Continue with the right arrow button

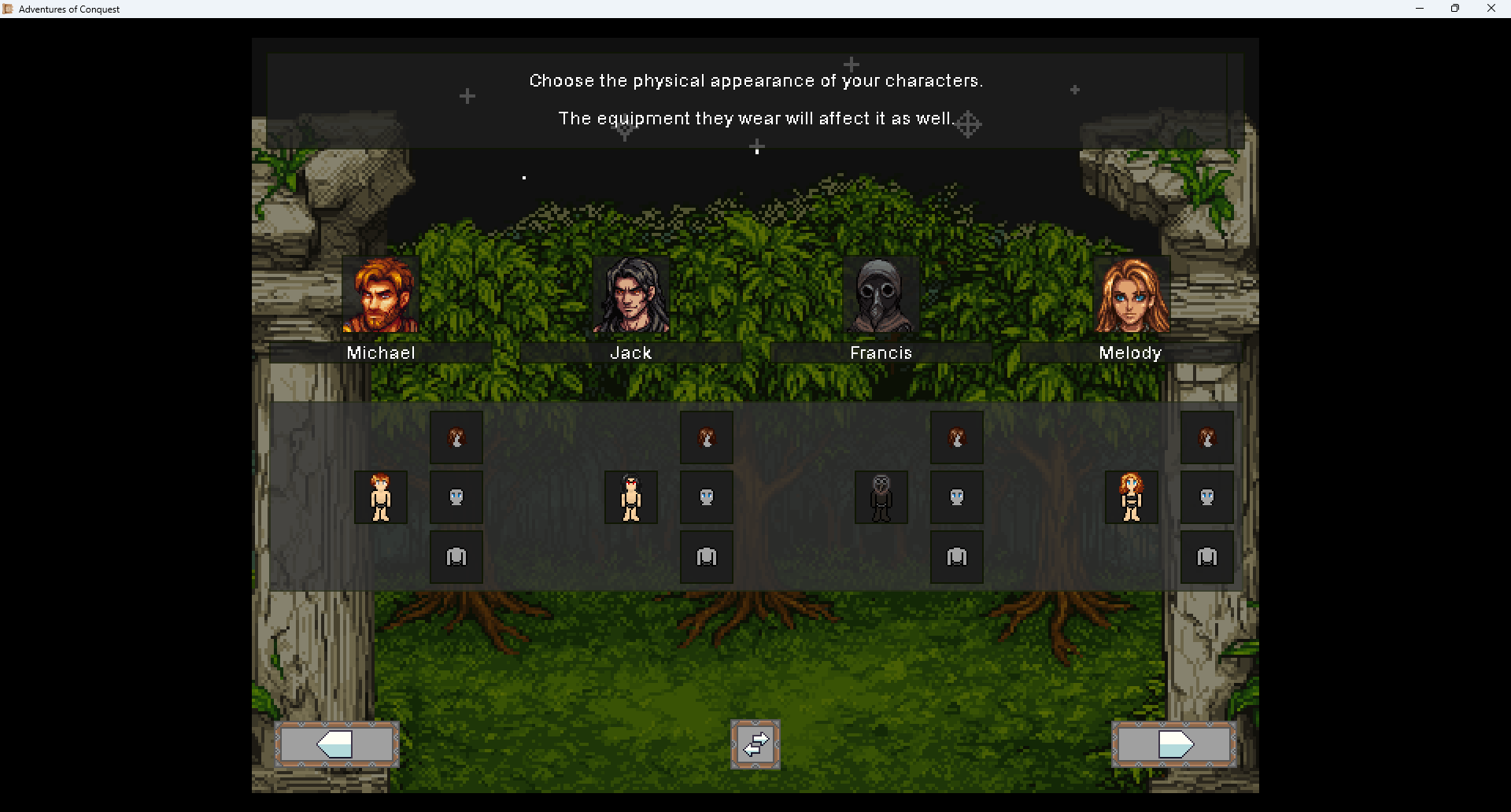tap(1174, 744)
